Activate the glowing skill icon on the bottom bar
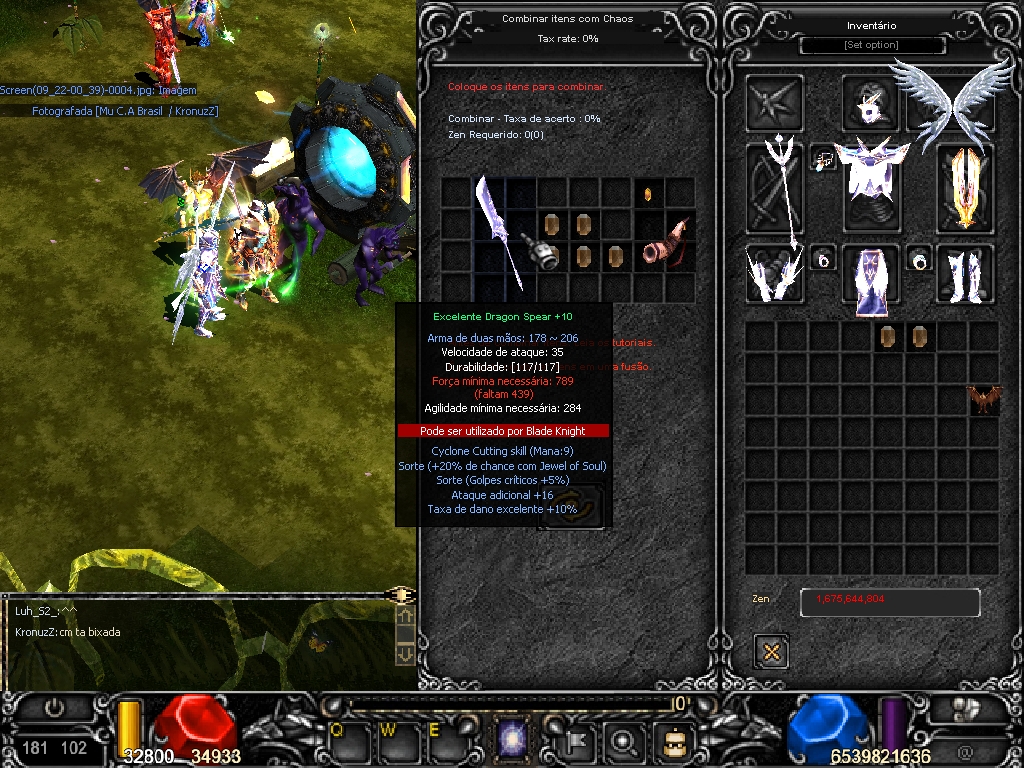This screenshot has width=1024, height=768. point(514,741)
